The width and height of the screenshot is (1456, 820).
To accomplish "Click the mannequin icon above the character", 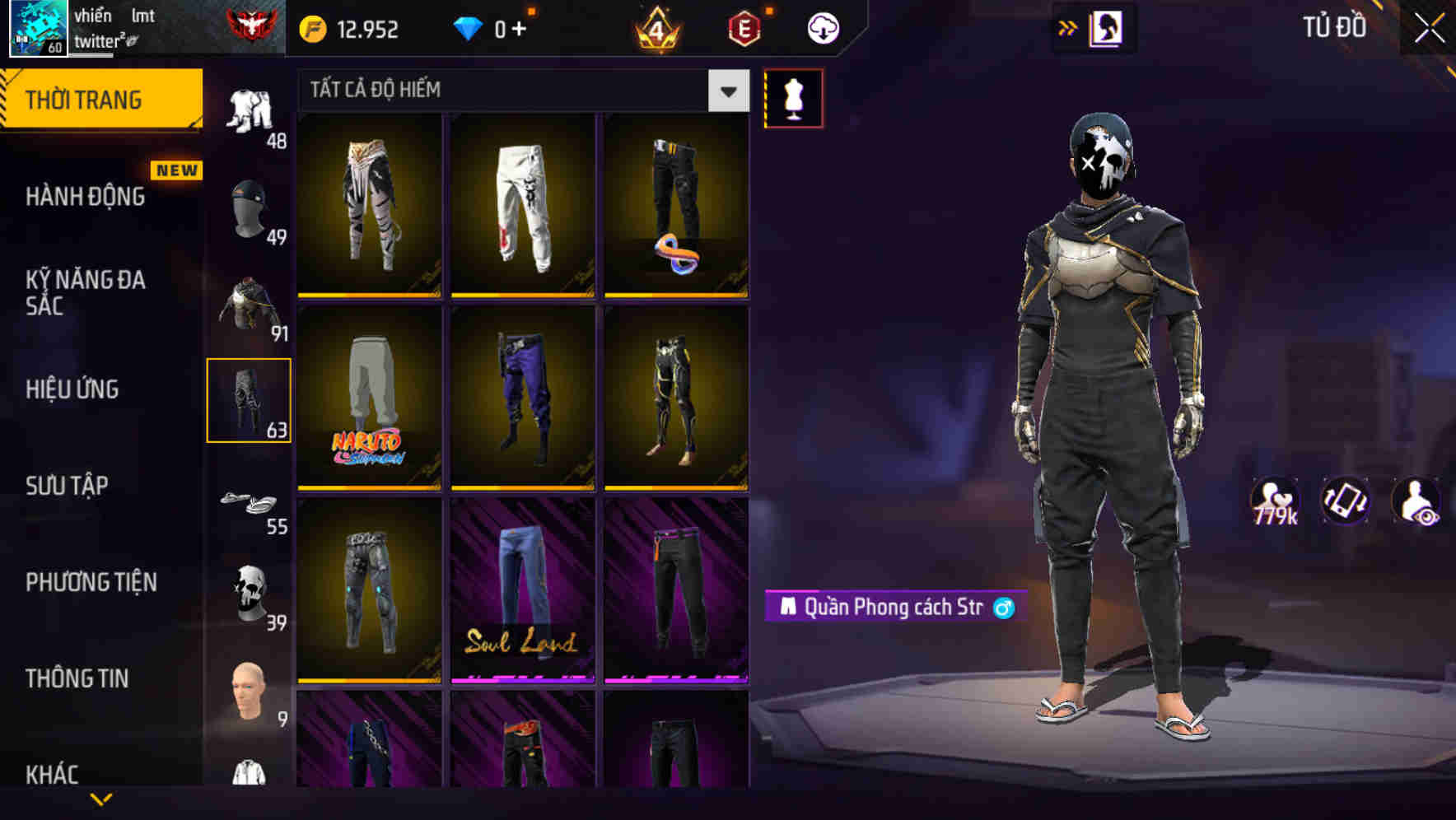I will point(794,97).
